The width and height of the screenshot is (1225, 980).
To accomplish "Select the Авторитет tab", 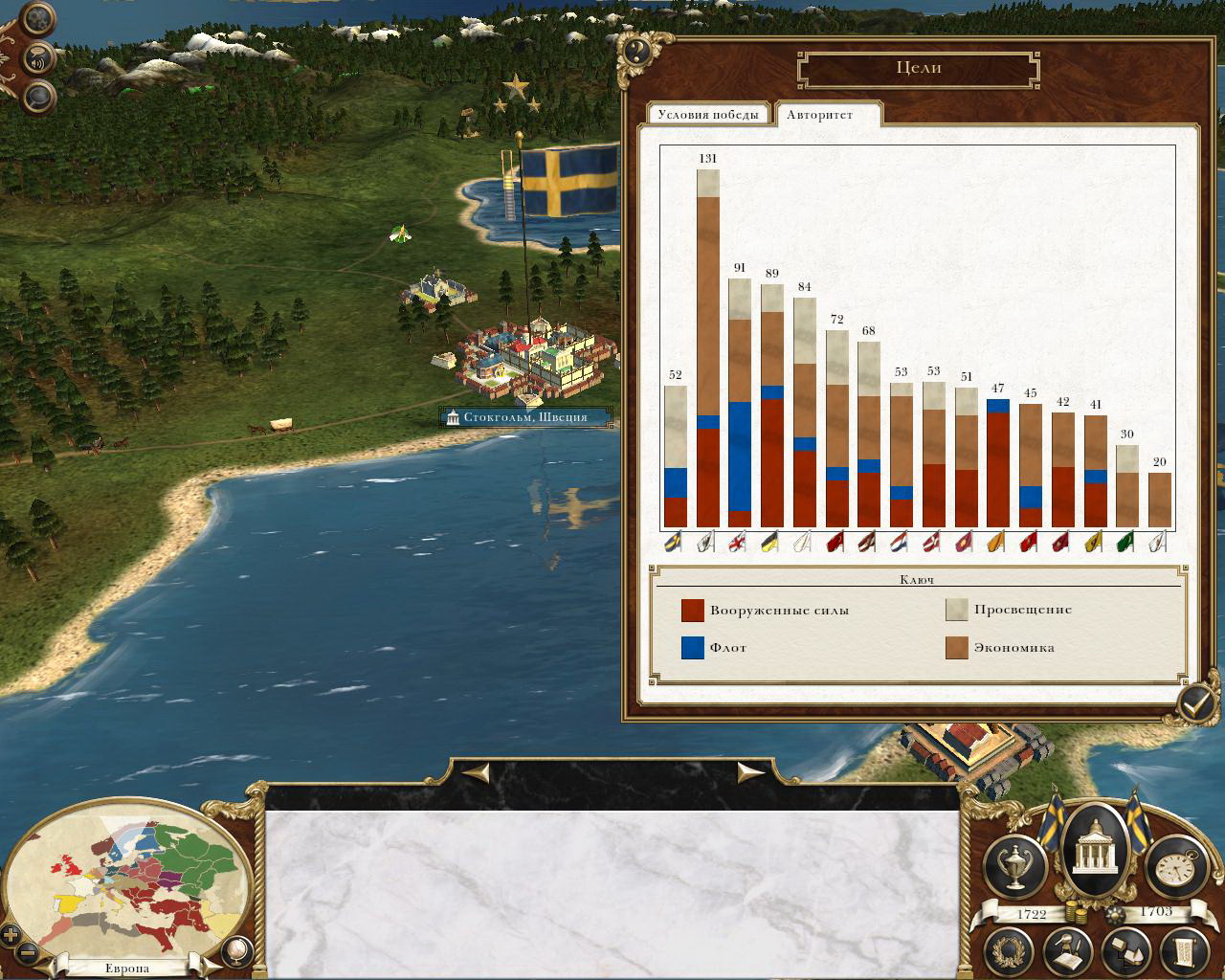I will tap(820, 114).
